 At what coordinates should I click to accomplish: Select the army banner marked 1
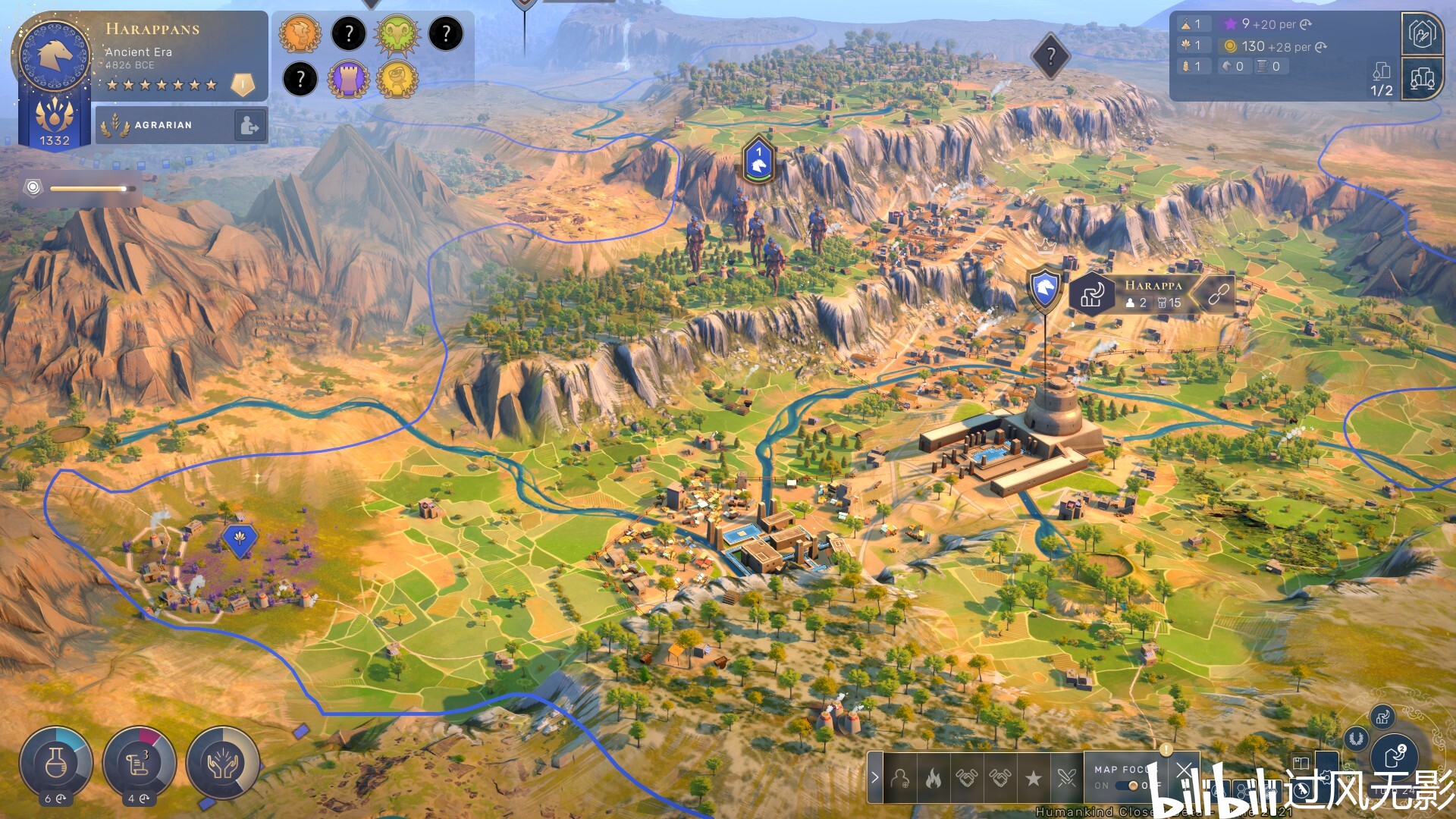pyautogui.click(x=758, y=161)
